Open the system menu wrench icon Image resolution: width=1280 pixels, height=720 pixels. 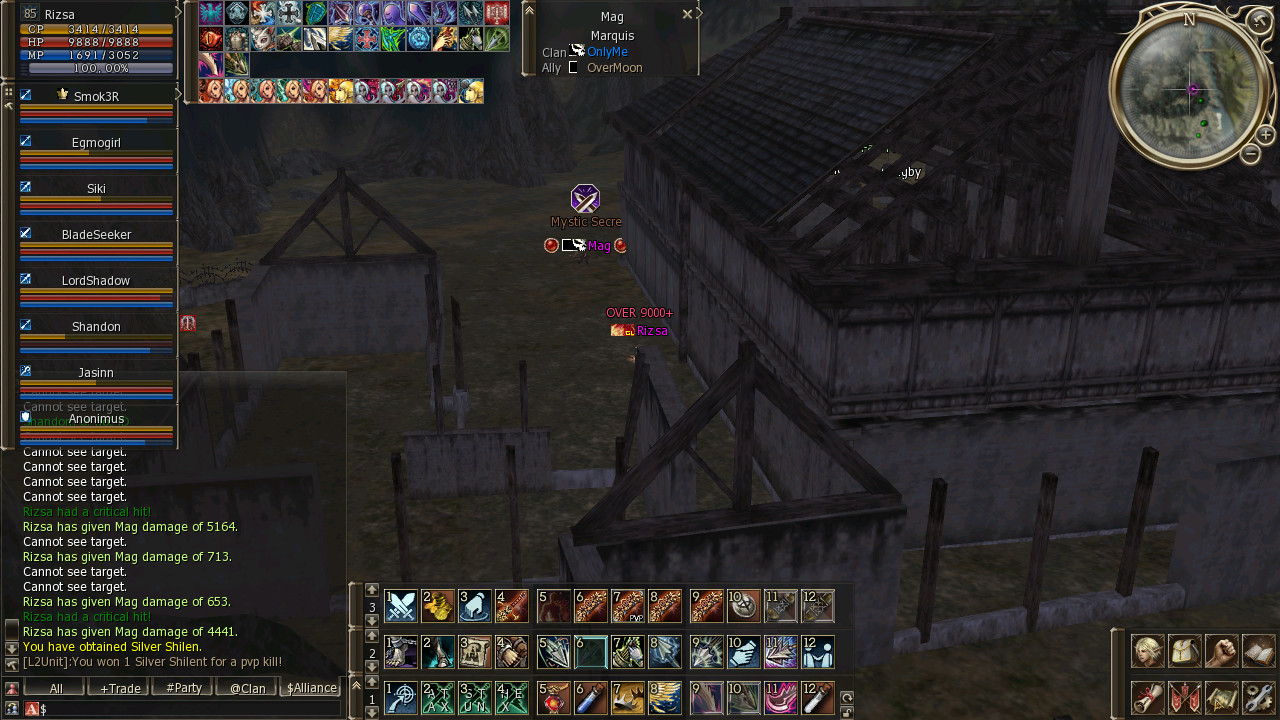(1258, 697)
